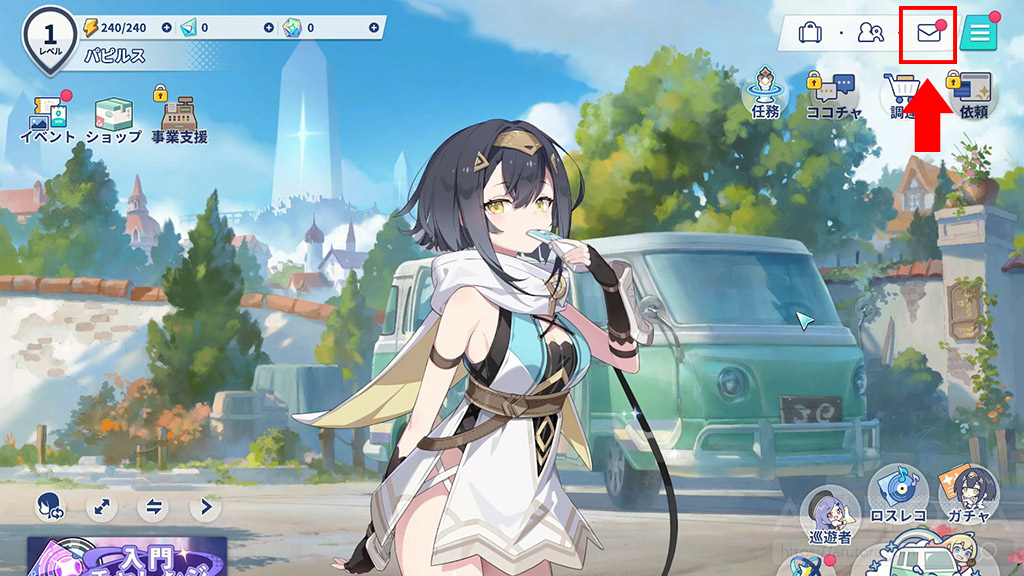
Task: Open the bag inventory icon
Action: 810,33
